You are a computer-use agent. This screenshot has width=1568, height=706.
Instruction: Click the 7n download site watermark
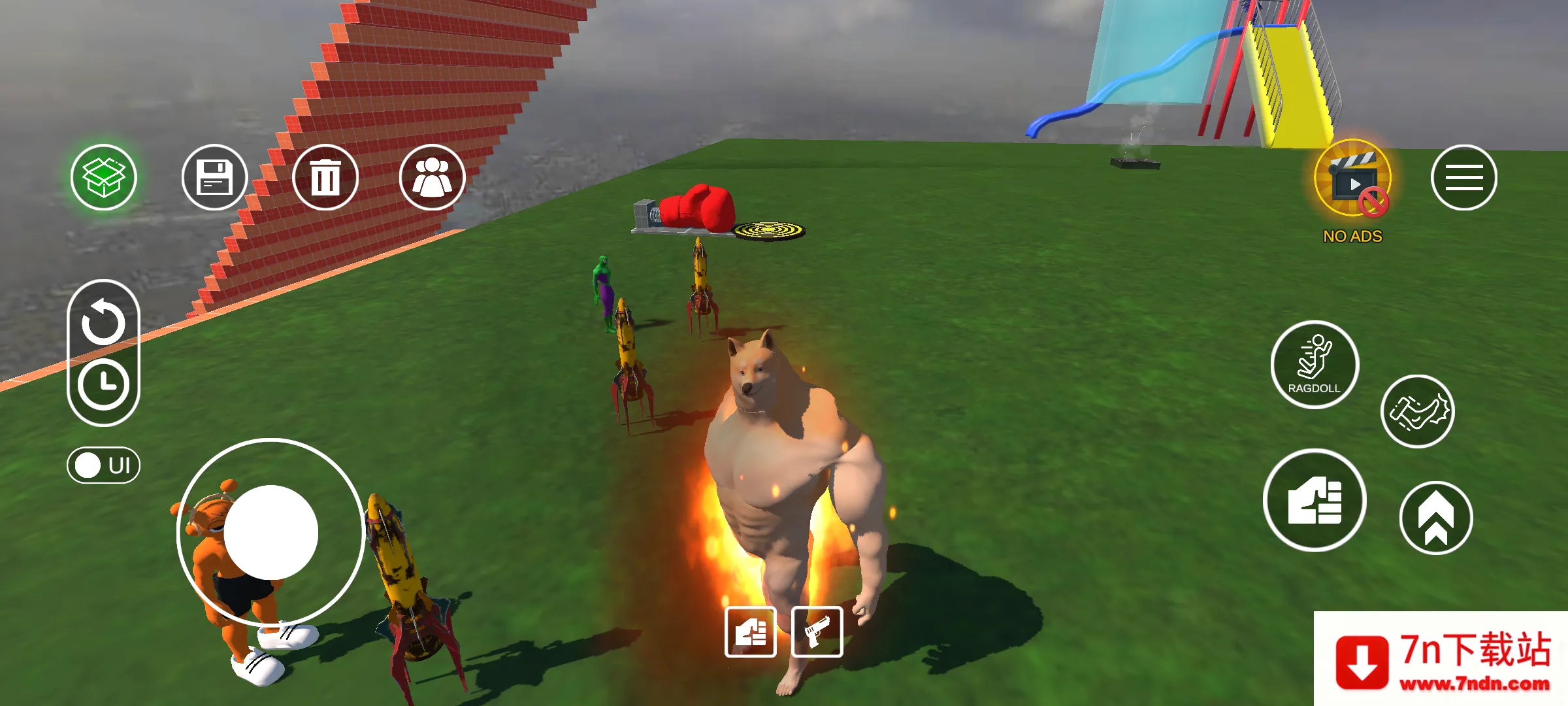click(x=1441, y=660)
